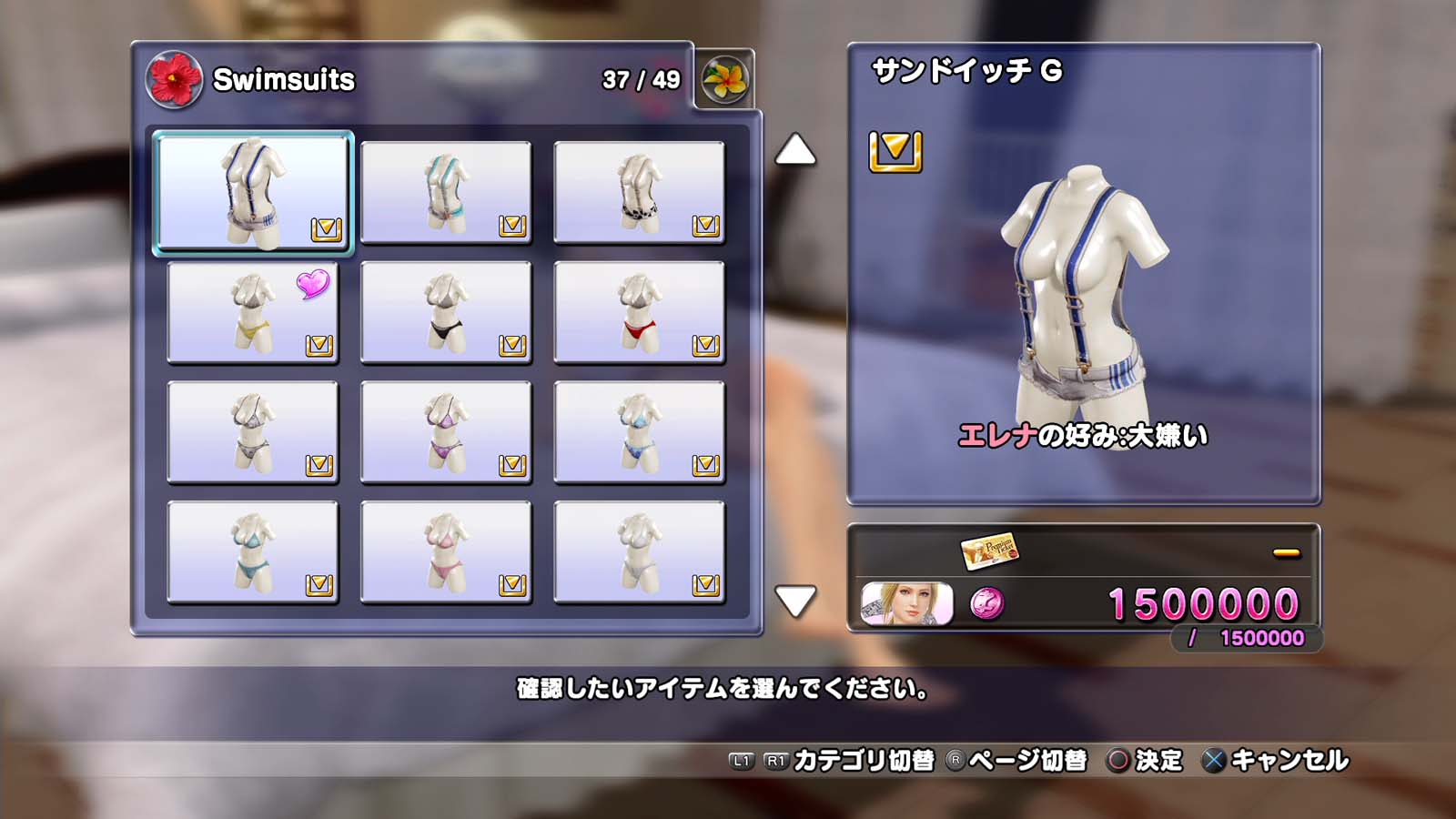Select the blue-striped suspender swimsuit tile

coord(253,192)
